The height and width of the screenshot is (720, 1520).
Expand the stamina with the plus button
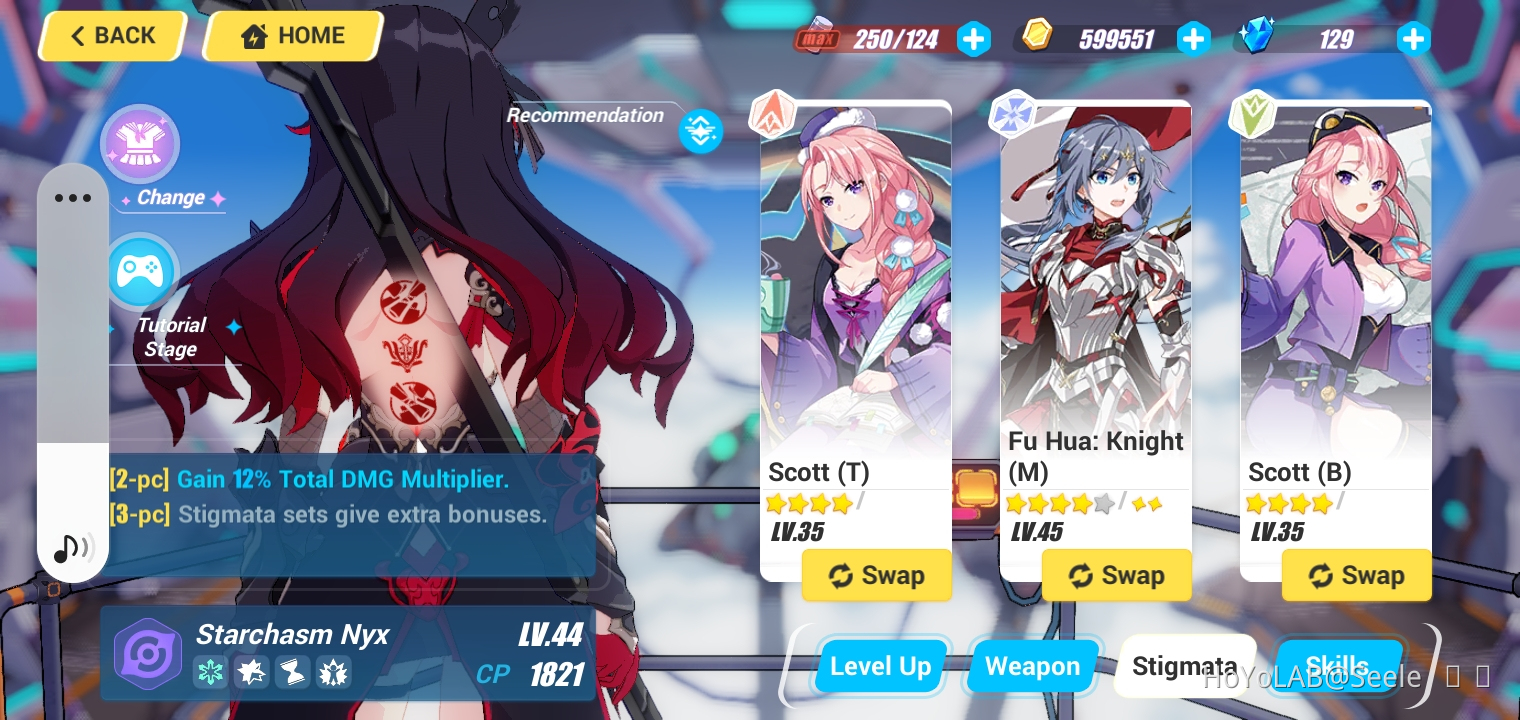tap(973, 38)
